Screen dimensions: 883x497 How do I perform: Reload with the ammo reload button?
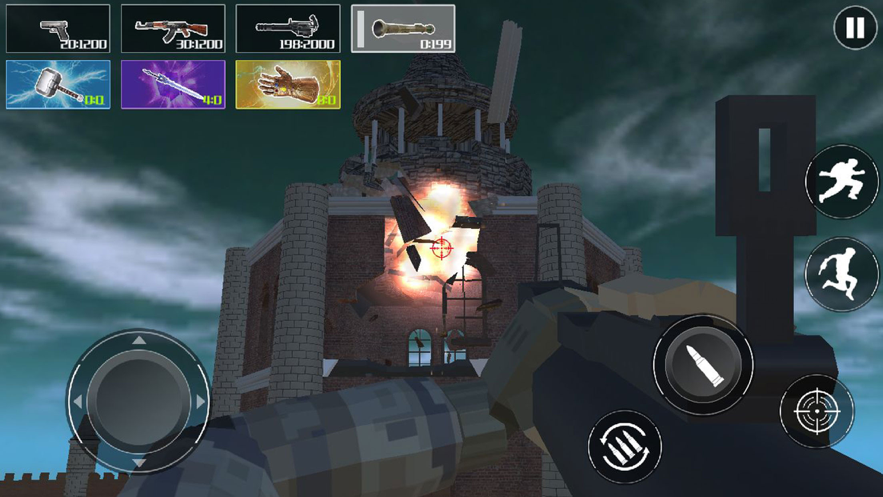(625, 446)
